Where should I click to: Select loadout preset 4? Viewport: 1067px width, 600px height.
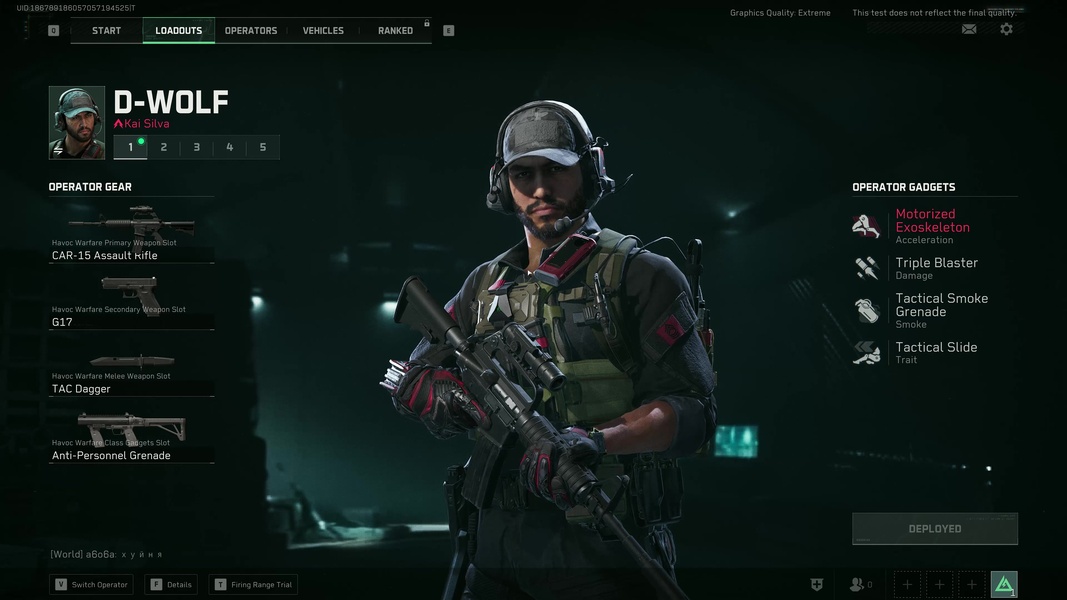(x=229, y=147)
